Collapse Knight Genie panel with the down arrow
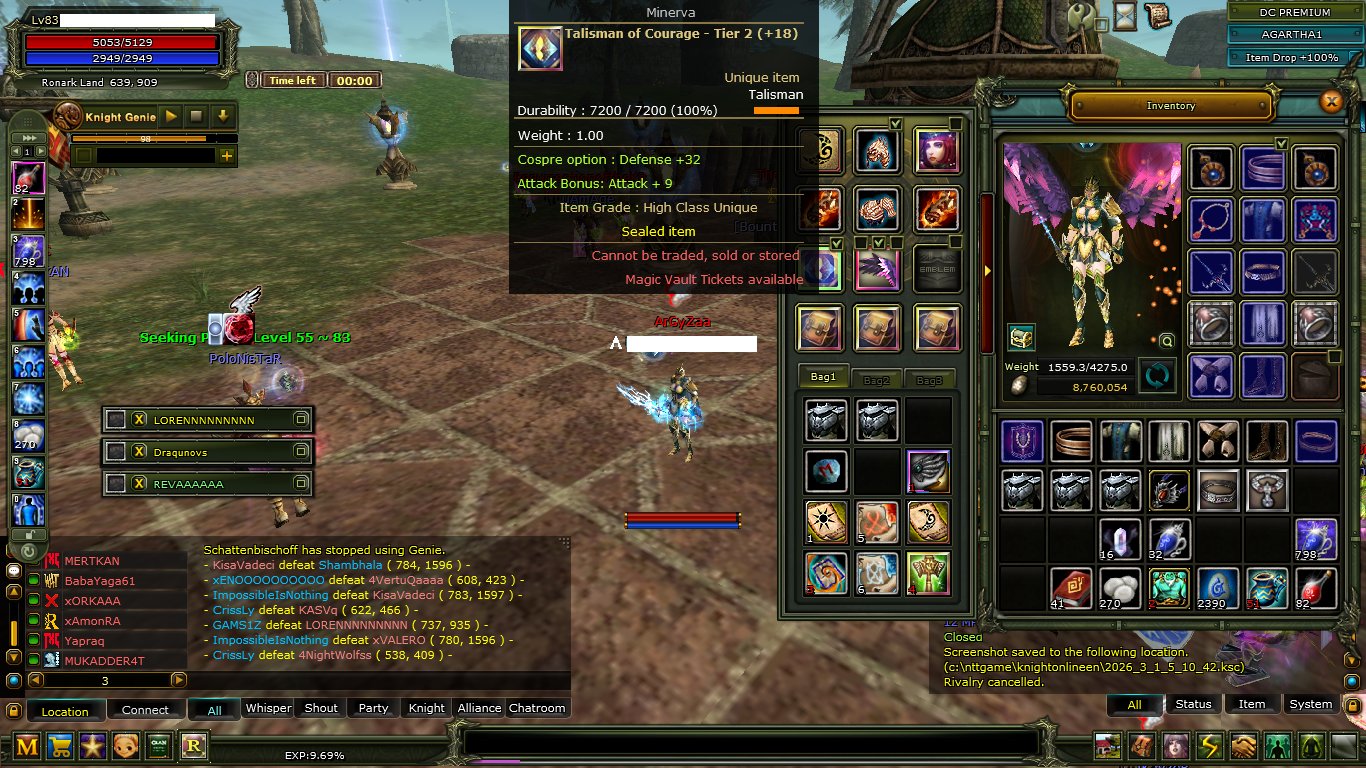The height and width of the screenshot is (768, 1366). pos(223,117)
